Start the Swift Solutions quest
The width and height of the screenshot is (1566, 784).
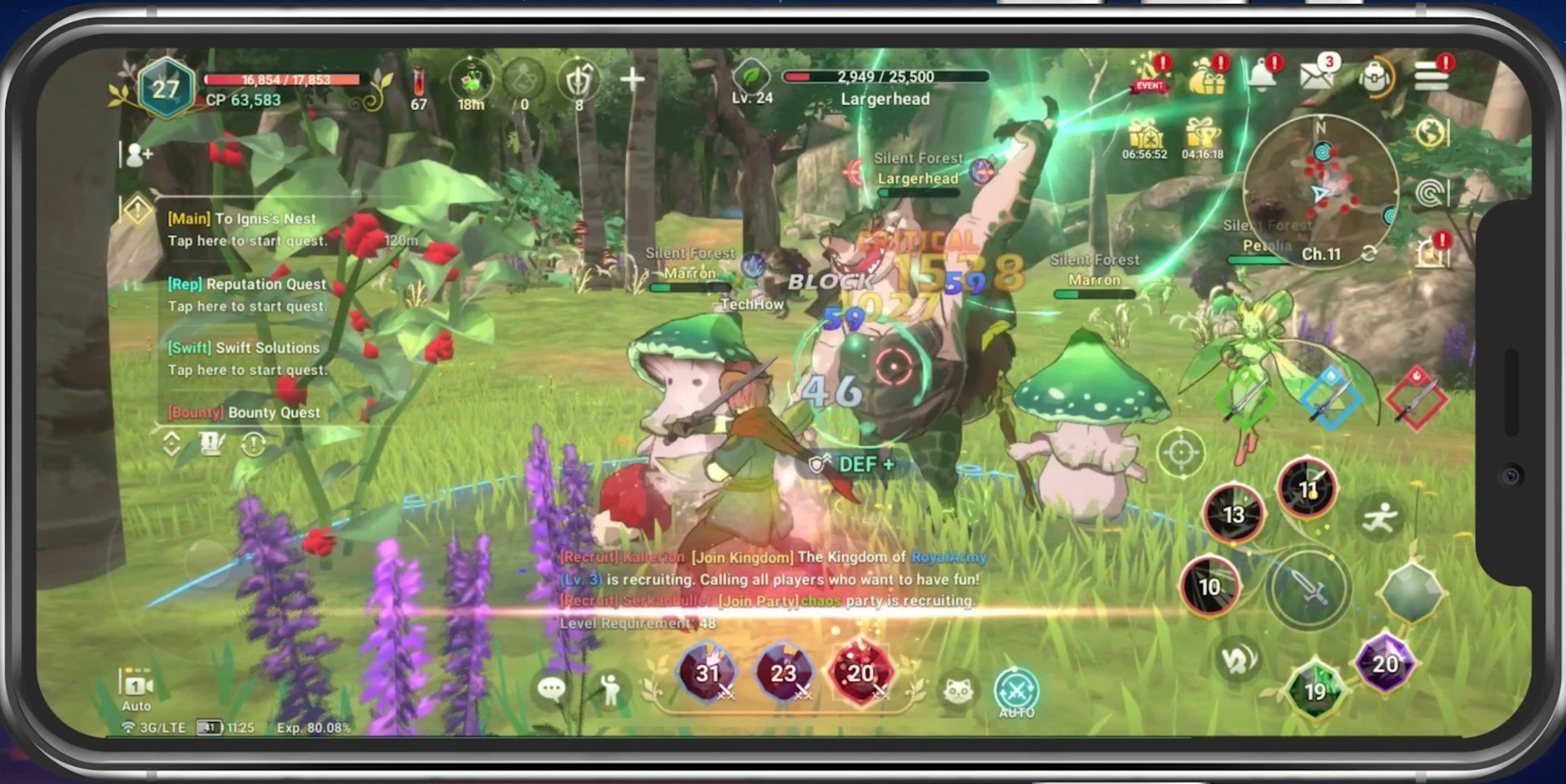(x=247, y=358)
